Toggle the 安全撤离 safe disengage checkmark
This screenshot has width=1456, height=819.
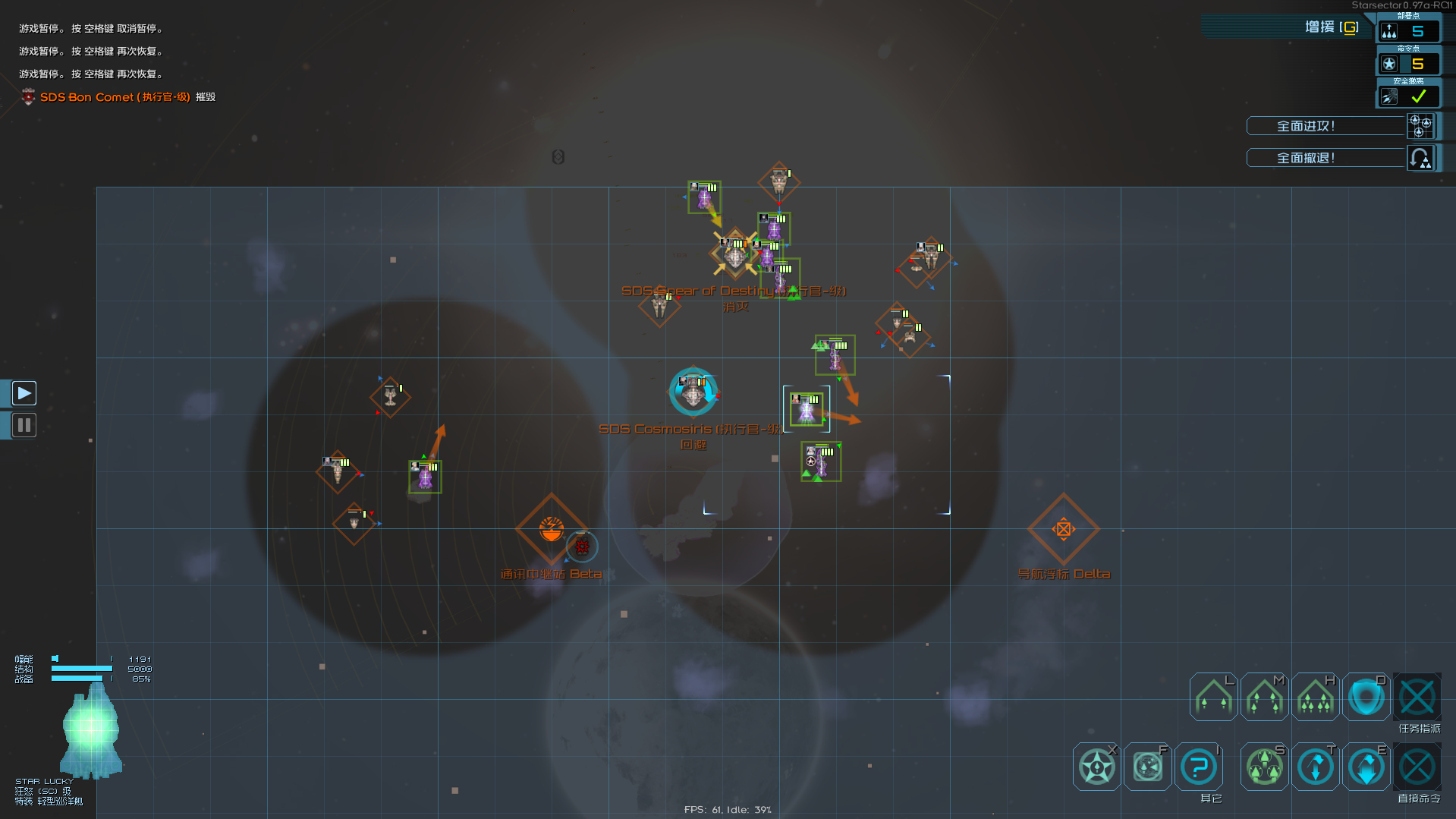pyautogui.click(x=1417, y=96)
